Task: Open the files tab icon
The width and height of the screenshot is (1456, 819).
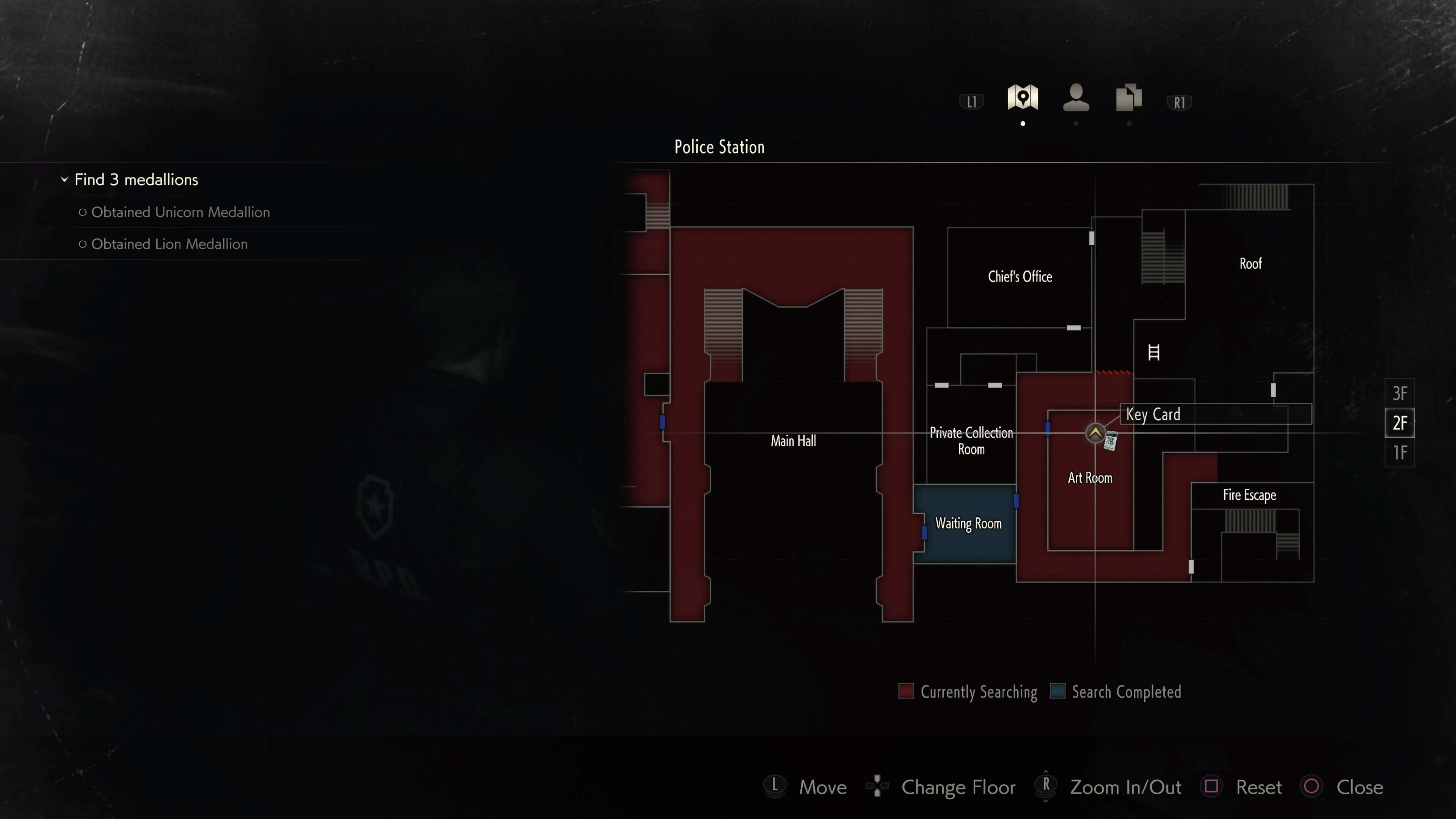Action: point(1129,97)
